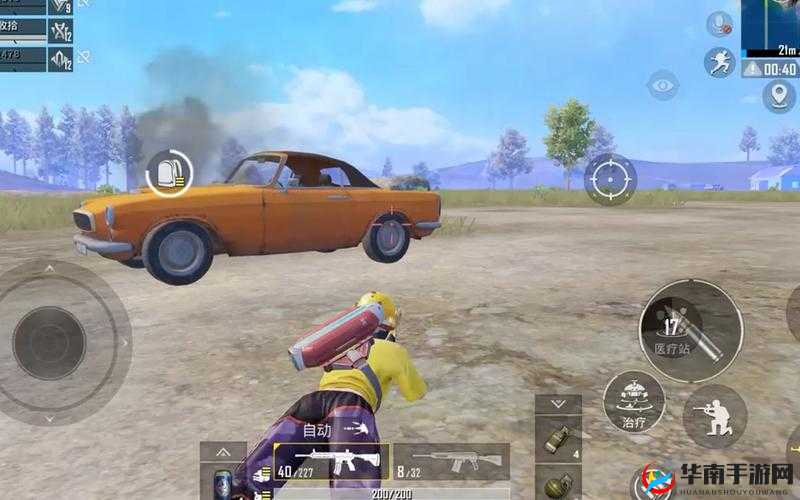Tap the crosshair aim button
This screenshot has height=500, width=800.
610,179
